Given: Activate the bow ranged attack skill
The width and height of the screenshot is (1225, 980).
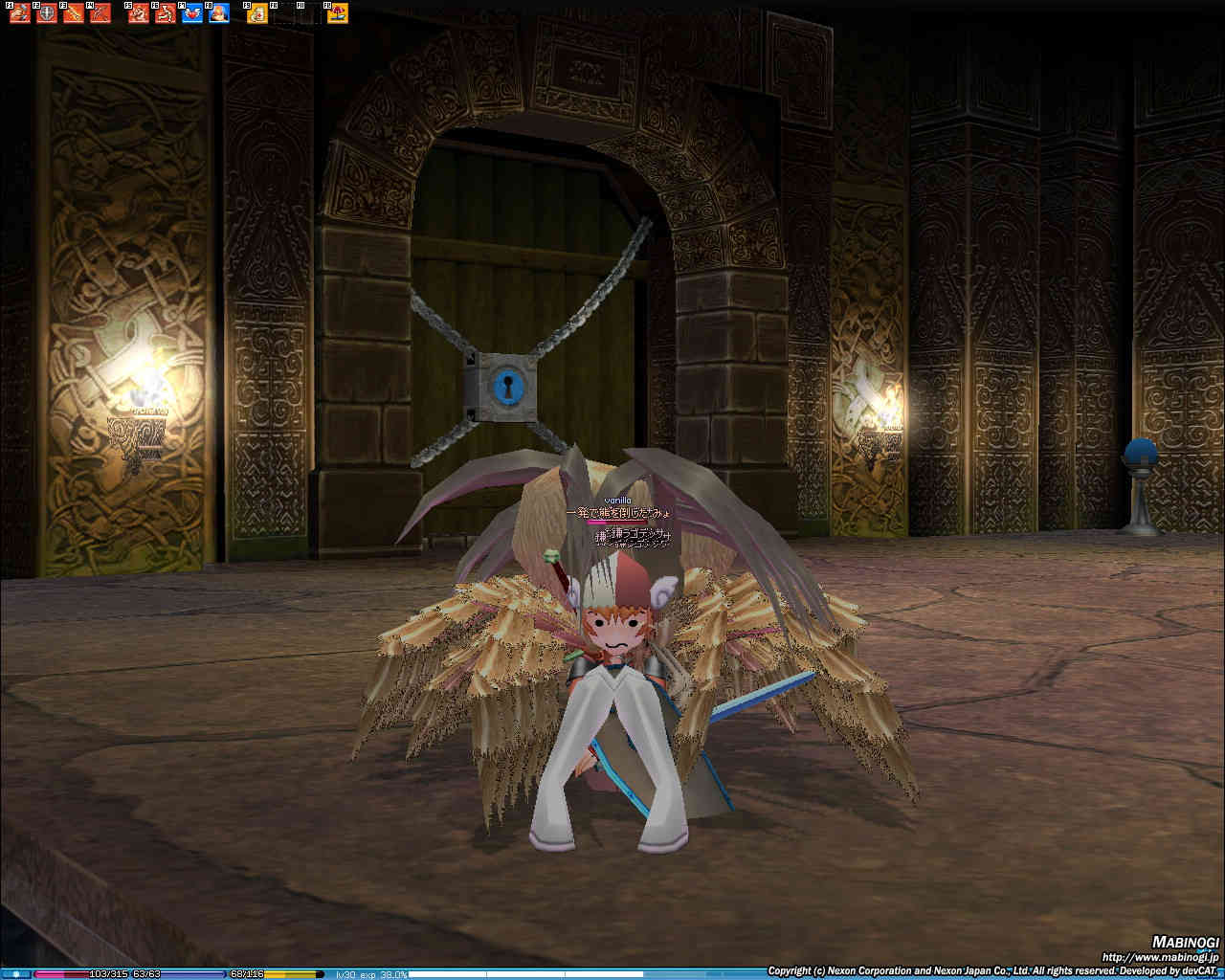Looking at the screenshot, I should point(100,13).
